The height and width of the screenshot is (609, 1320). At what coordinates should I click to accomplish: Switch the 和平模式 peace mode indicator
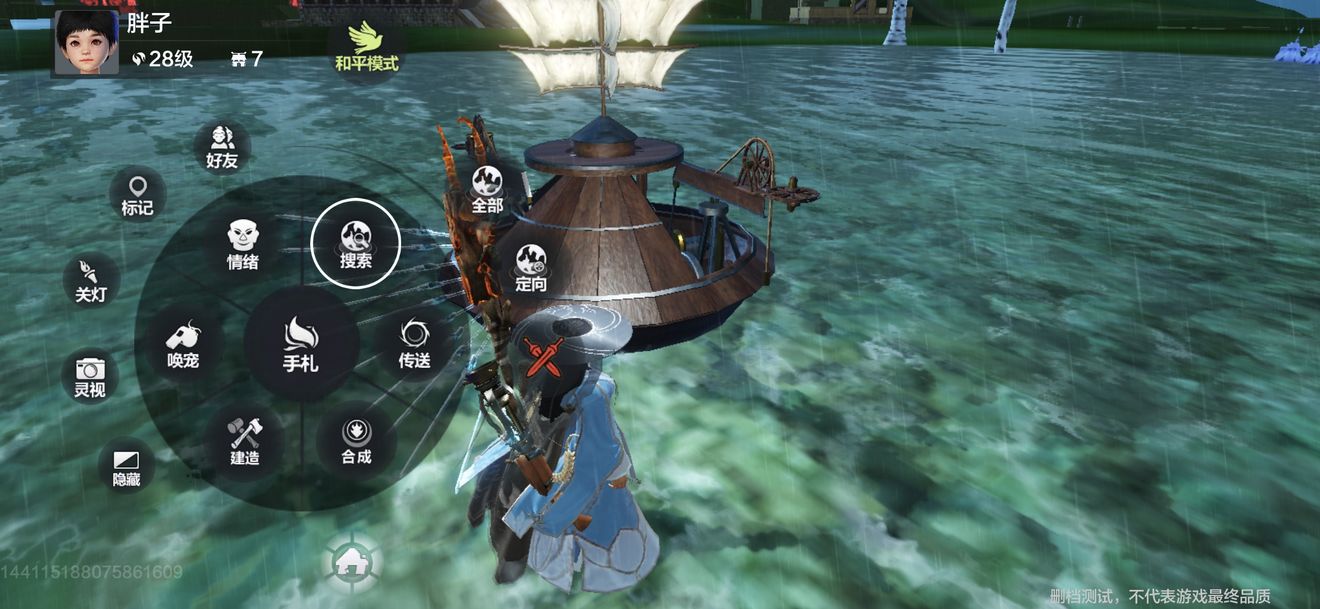pos(366,47)
